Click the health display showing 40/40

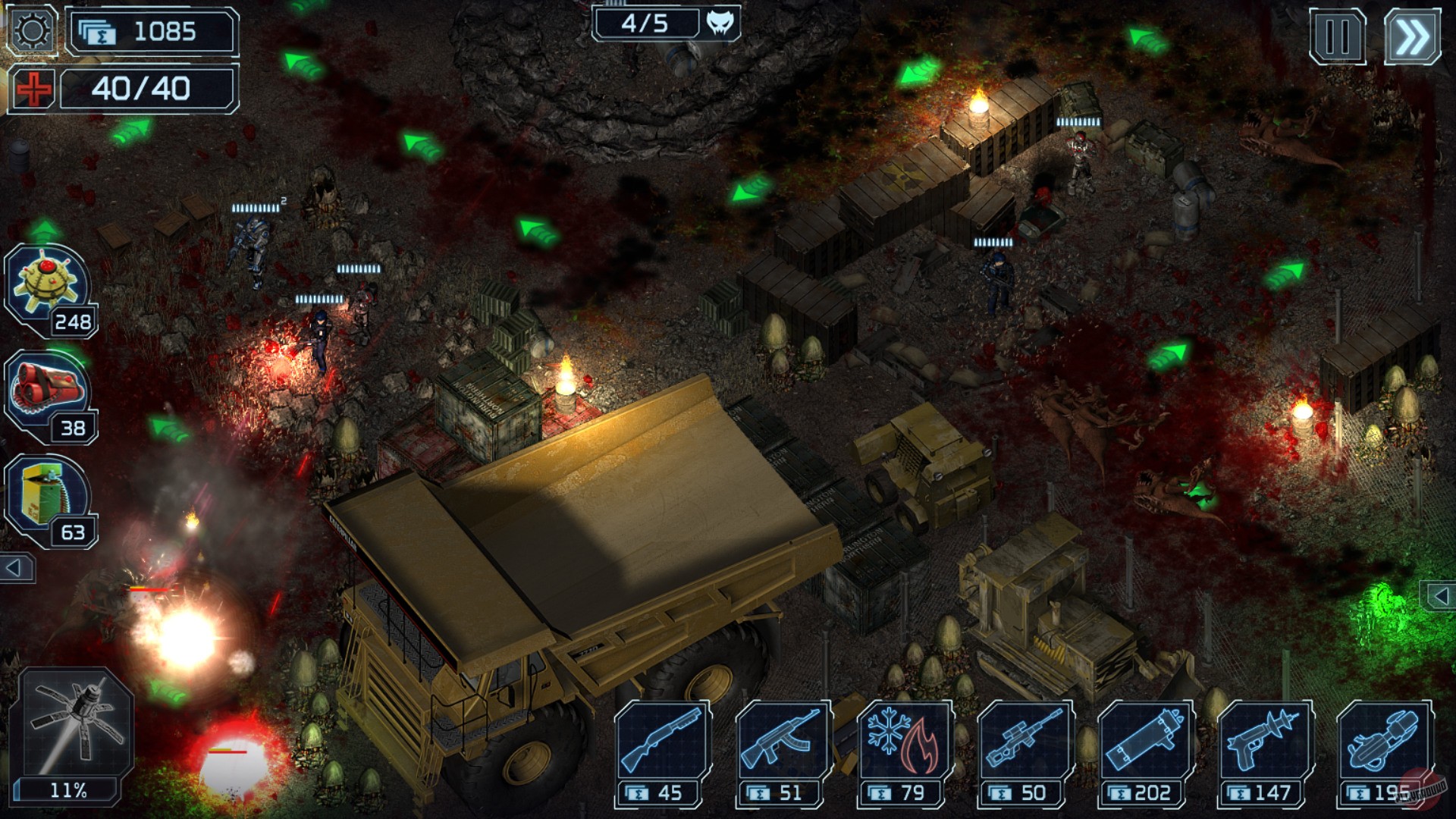149,89
